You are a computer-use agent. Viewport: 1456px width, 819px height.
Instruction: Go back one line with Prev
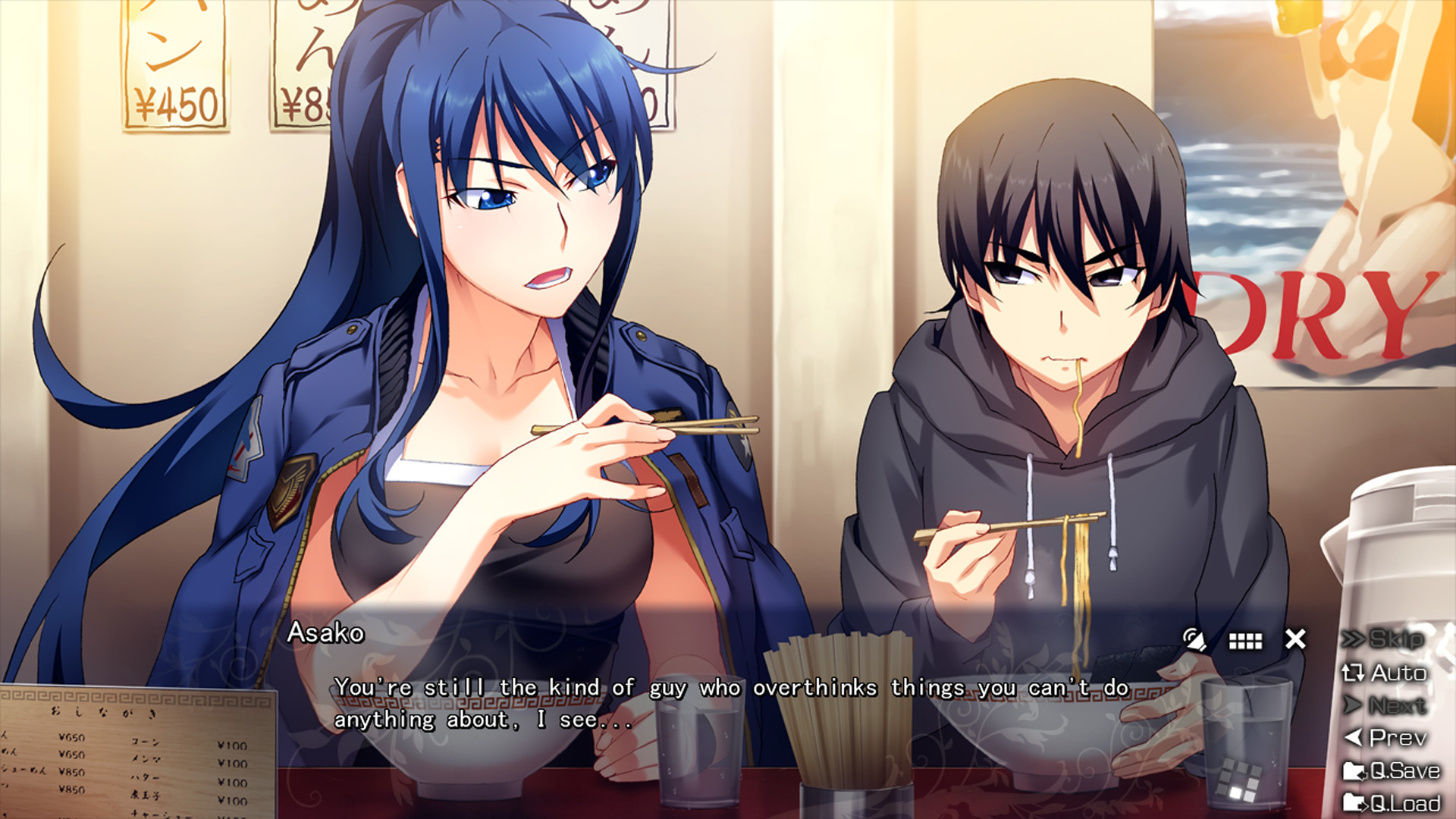point(1398,738)
